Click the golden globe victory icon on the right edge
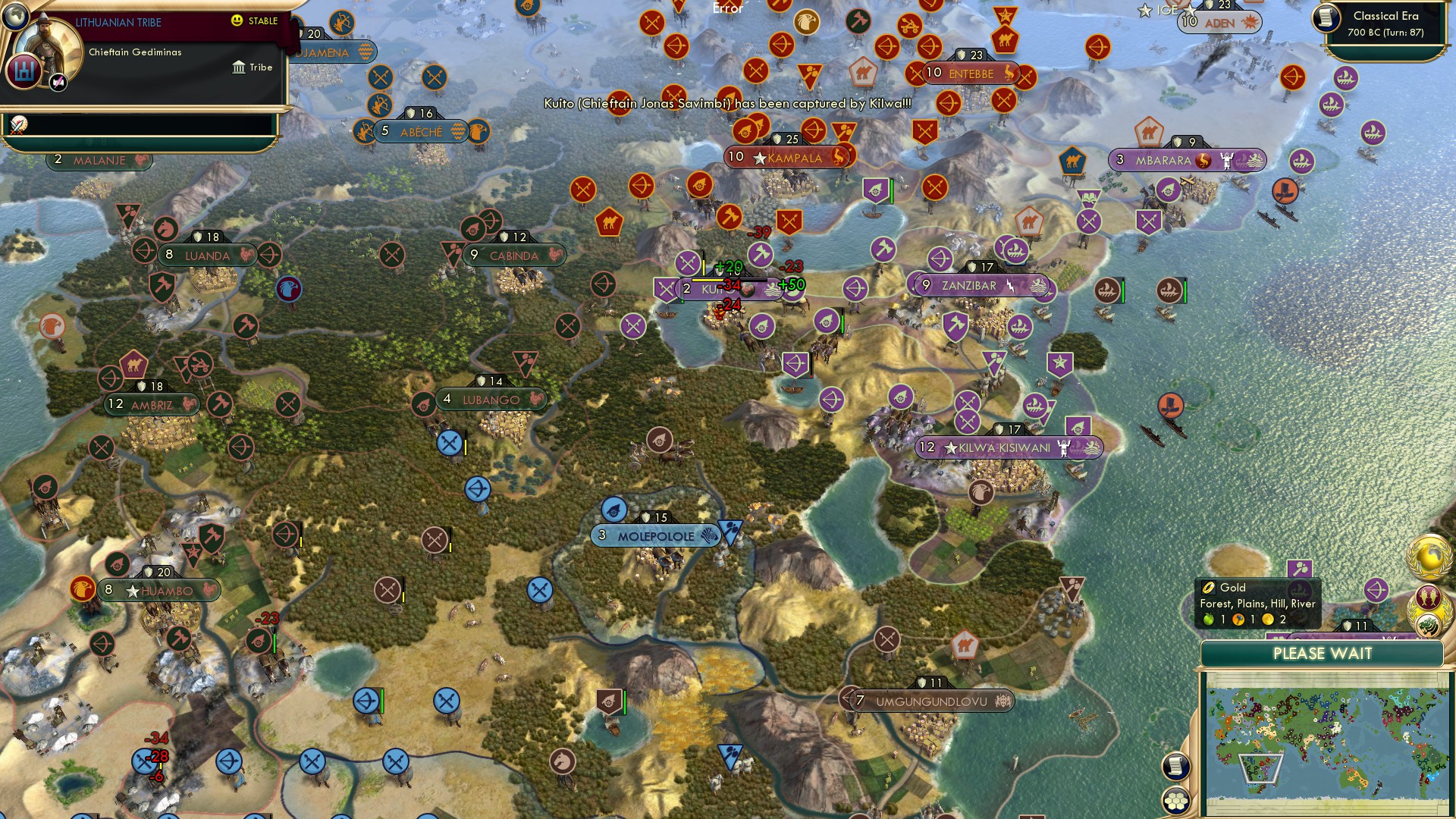Screen dimensions: 1456x819 tap(1429, 555)
